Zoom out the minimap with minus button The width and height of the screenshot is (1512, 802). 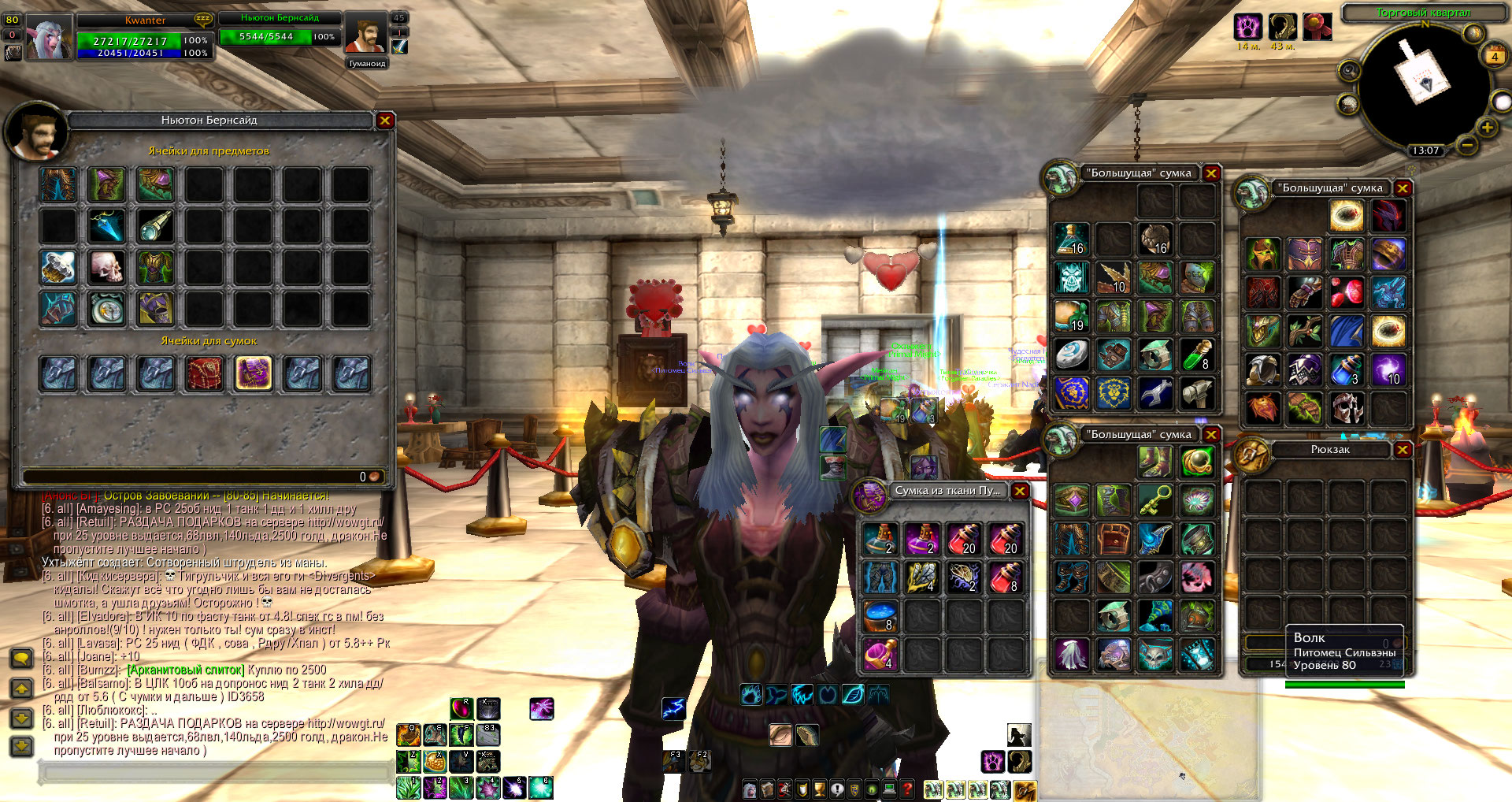pyautogui.click(x=1466, y=145)
